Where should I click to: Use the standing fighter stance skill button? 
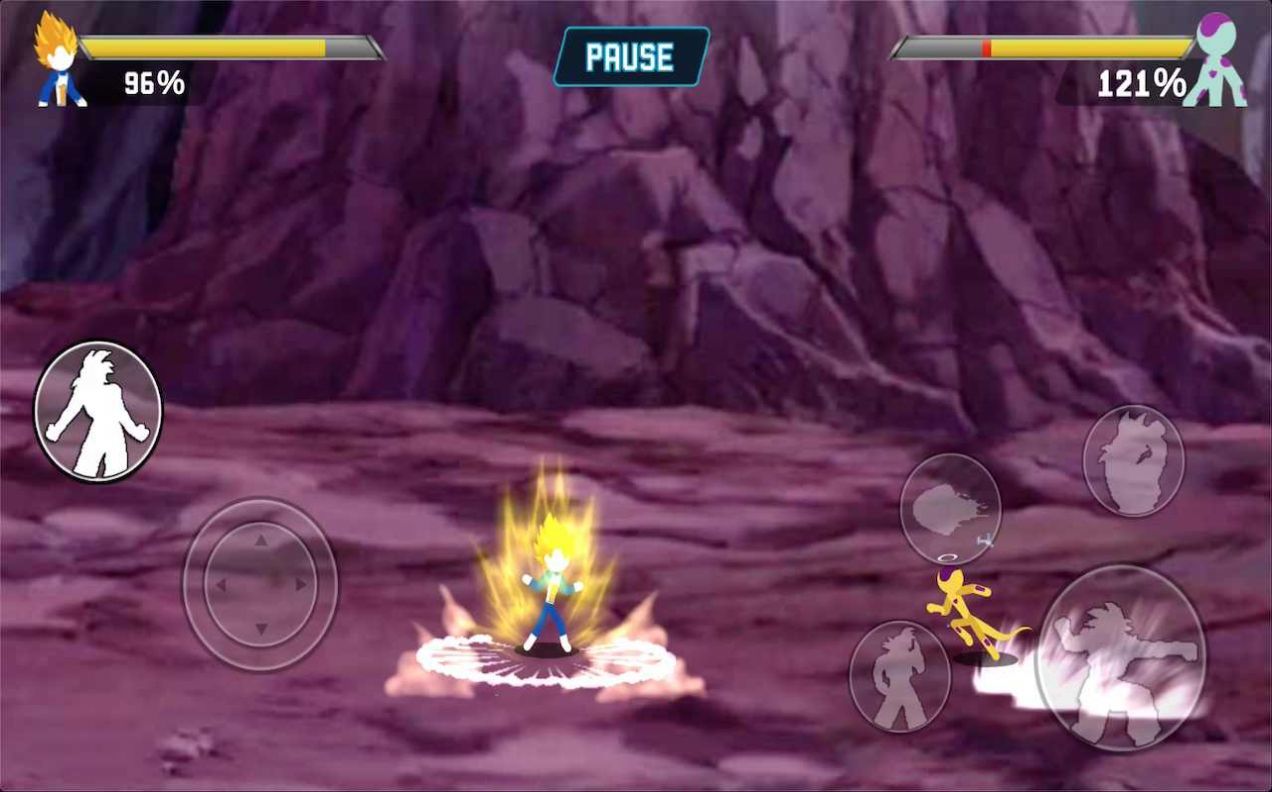(899, 676)
